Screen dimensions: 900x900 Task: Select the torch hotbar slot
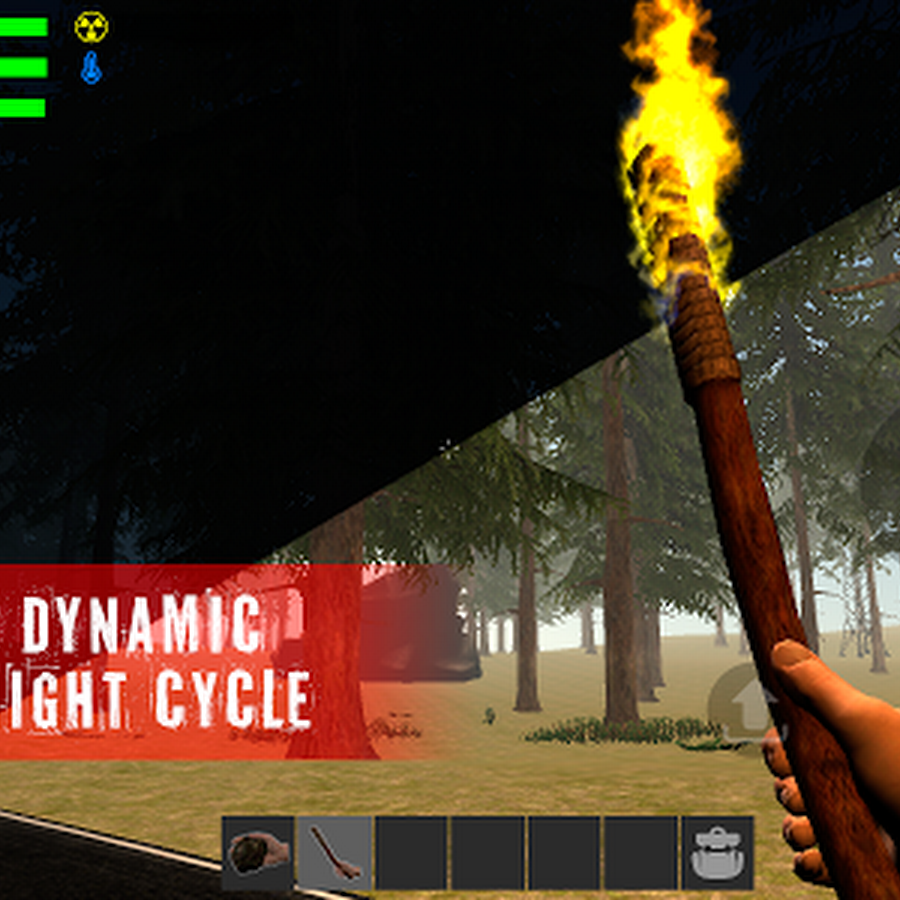pyautogui.click(x=335, y=853)
